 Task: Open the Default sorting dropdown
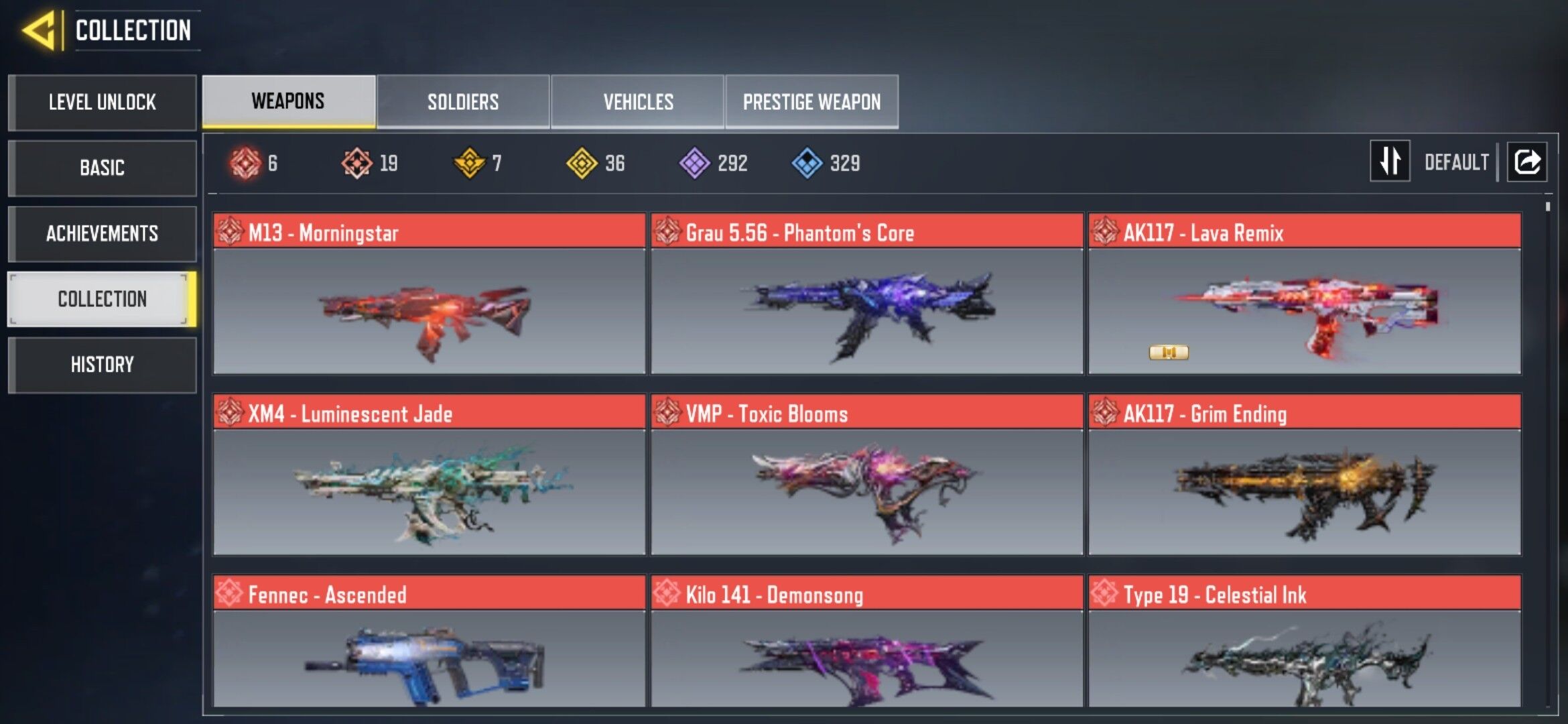[1457, 161]
